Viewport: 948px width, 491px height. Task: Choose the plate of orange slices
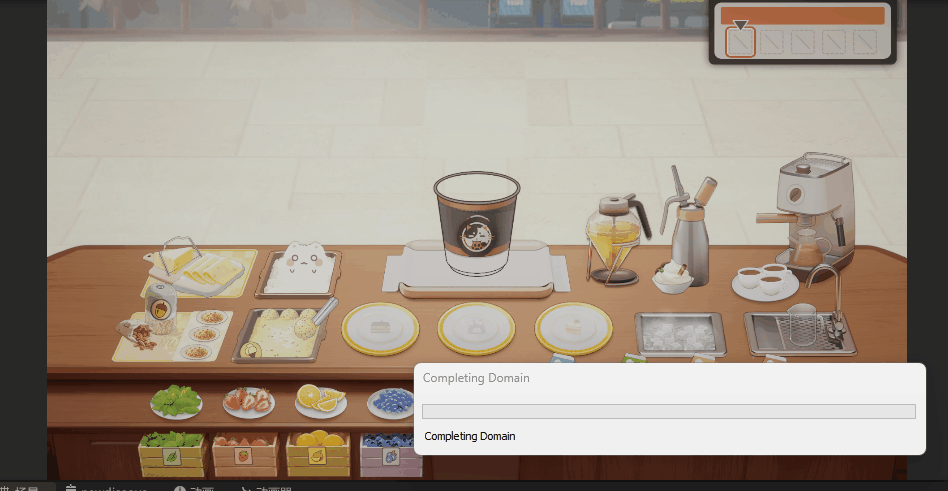click(x=320, y=400)
